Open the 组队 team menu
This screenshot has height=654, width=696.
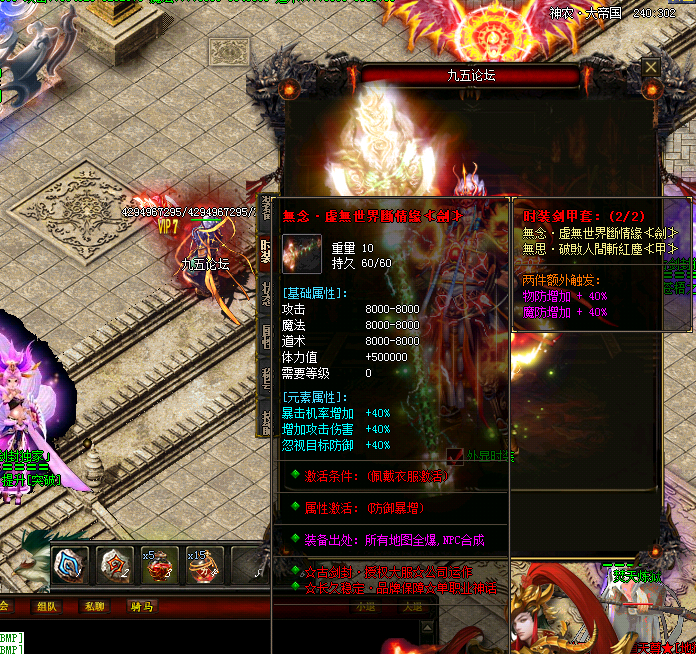pyautogui.click(x=48, y=606)
